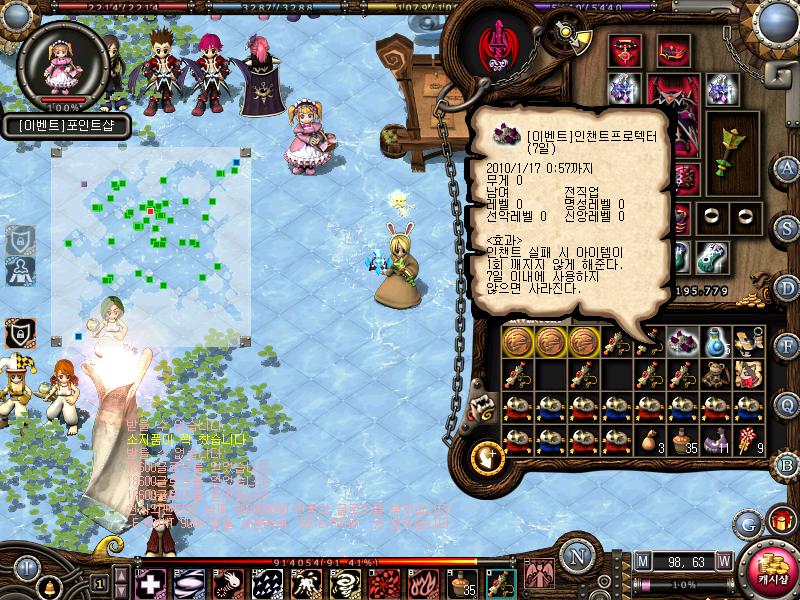The image size is (800, 600).
Task: Click the red gift box icon
Action: pos(779,521)
